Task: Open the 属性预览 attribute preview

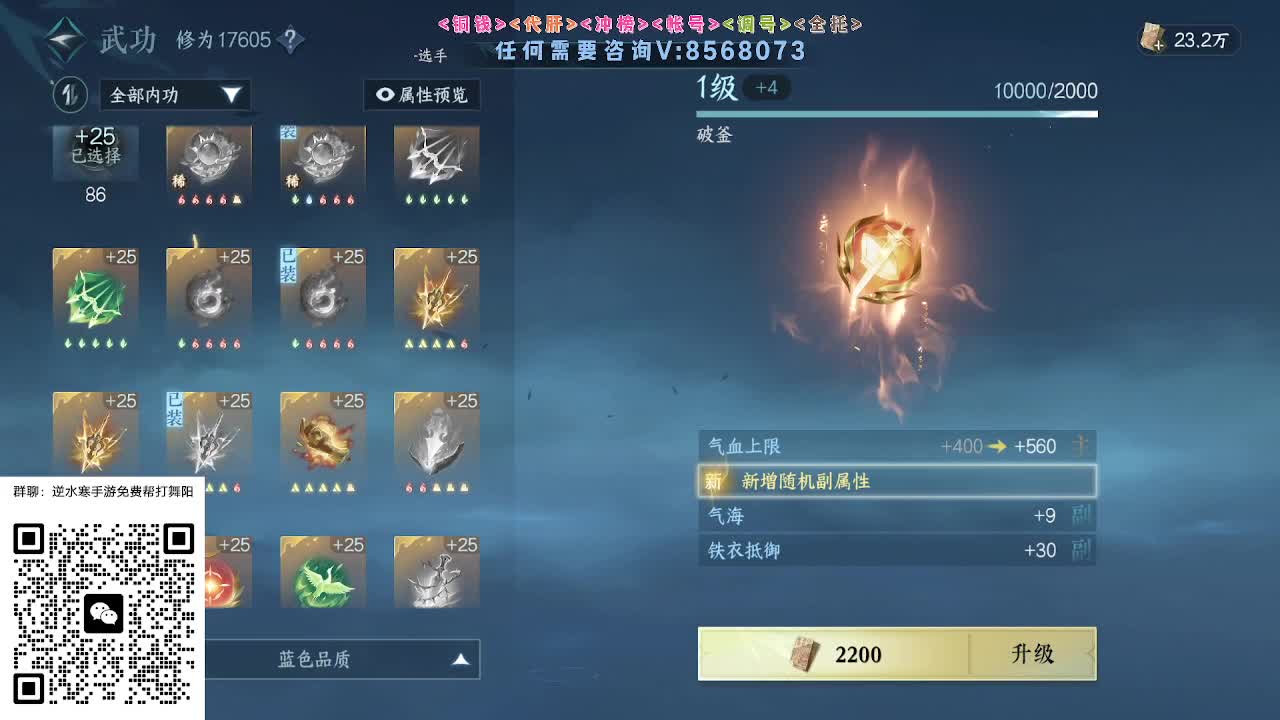Action: pos(421,95)
